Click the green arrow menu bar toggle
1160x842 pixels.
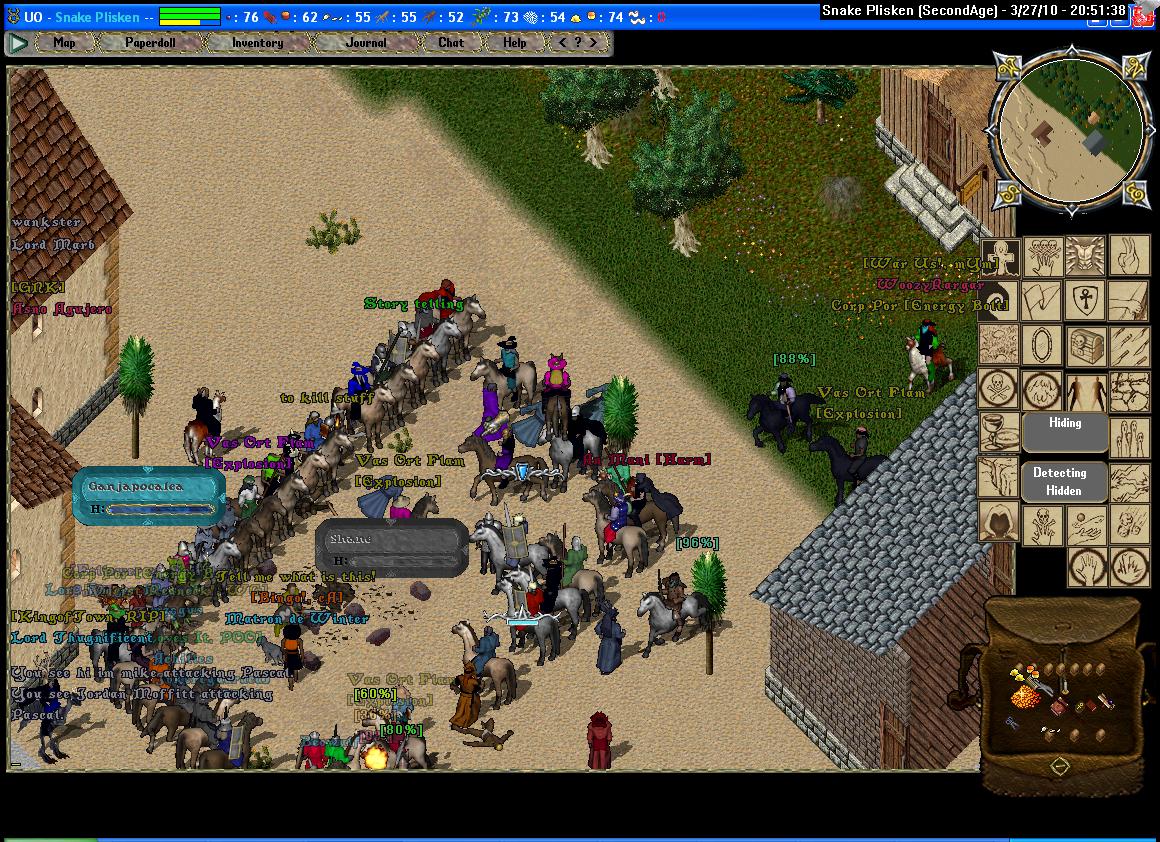coord(18,43)
